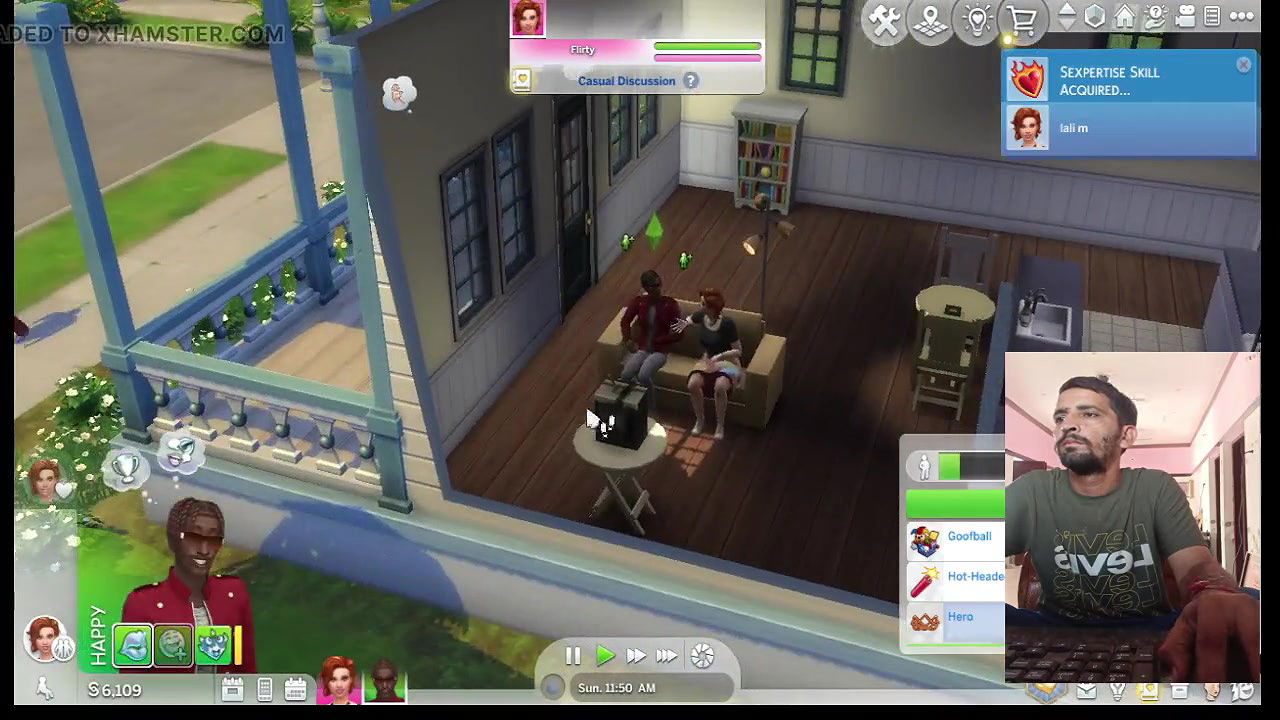This screenshot has height=720, width=1280.
Task: Pause the game simulation
Action: pos(573,655)
